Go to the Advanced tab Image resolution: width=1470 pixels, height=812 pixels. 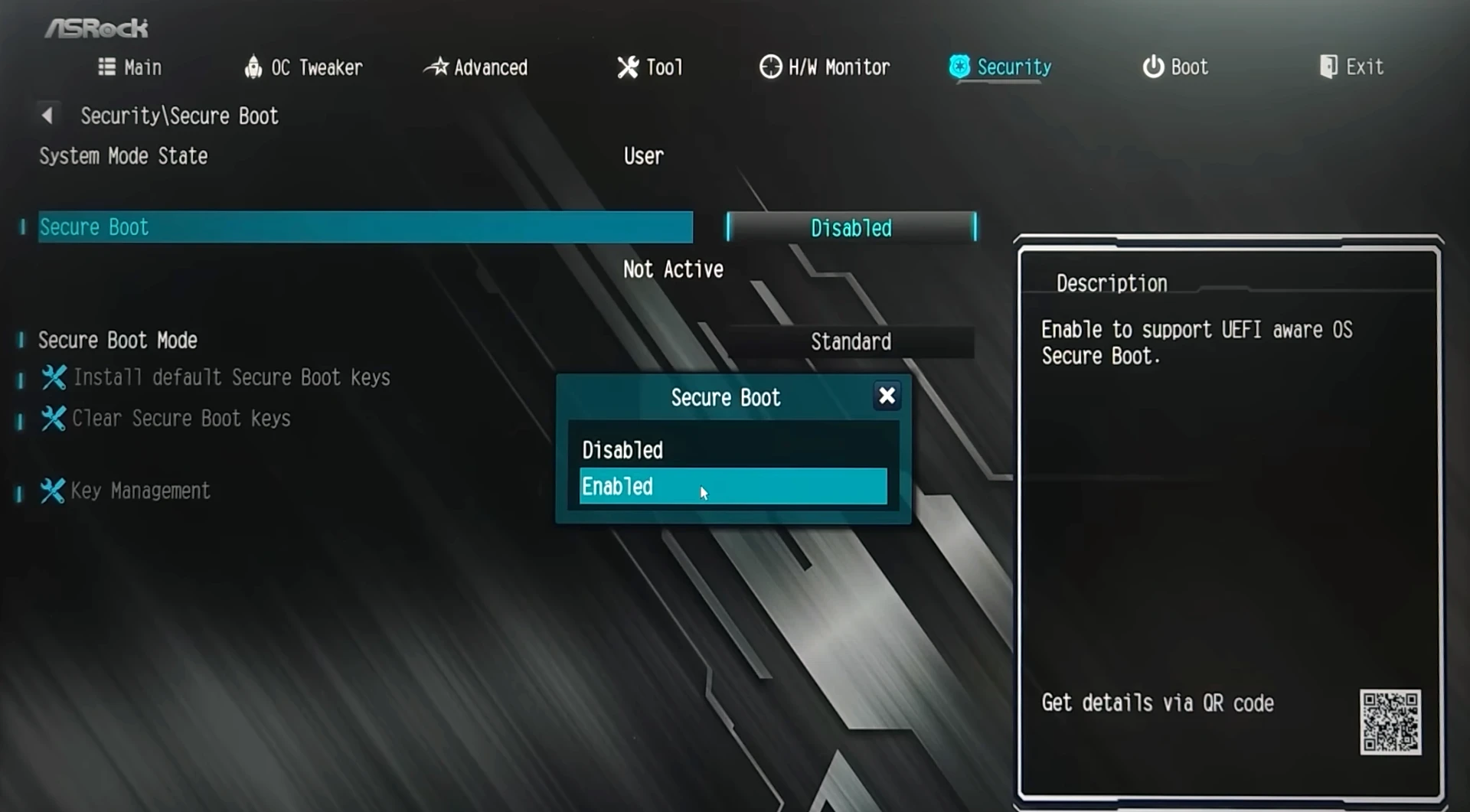click(476, 67)
